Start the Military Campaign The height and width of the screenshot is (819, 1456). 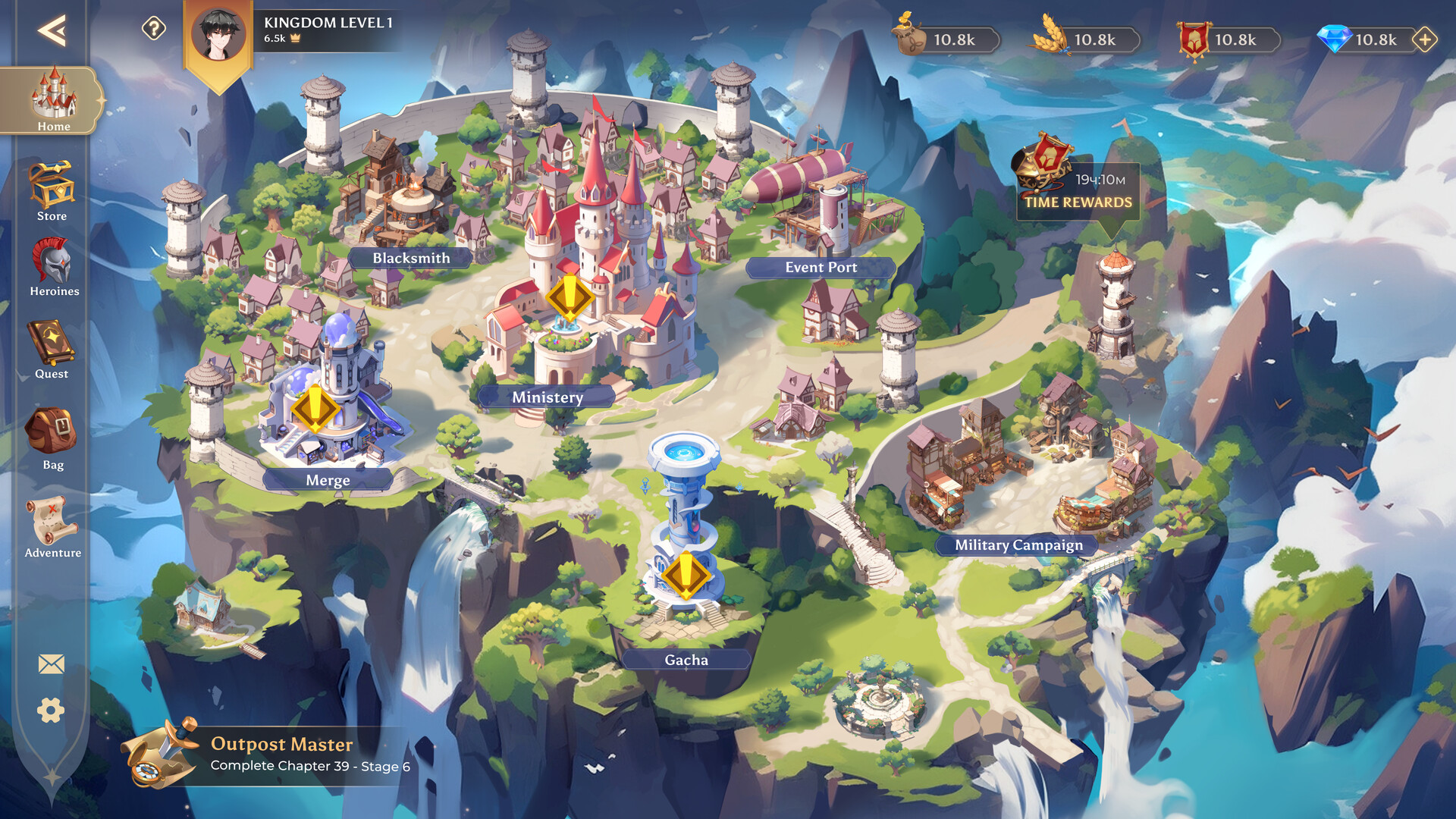coord(1018,544)
